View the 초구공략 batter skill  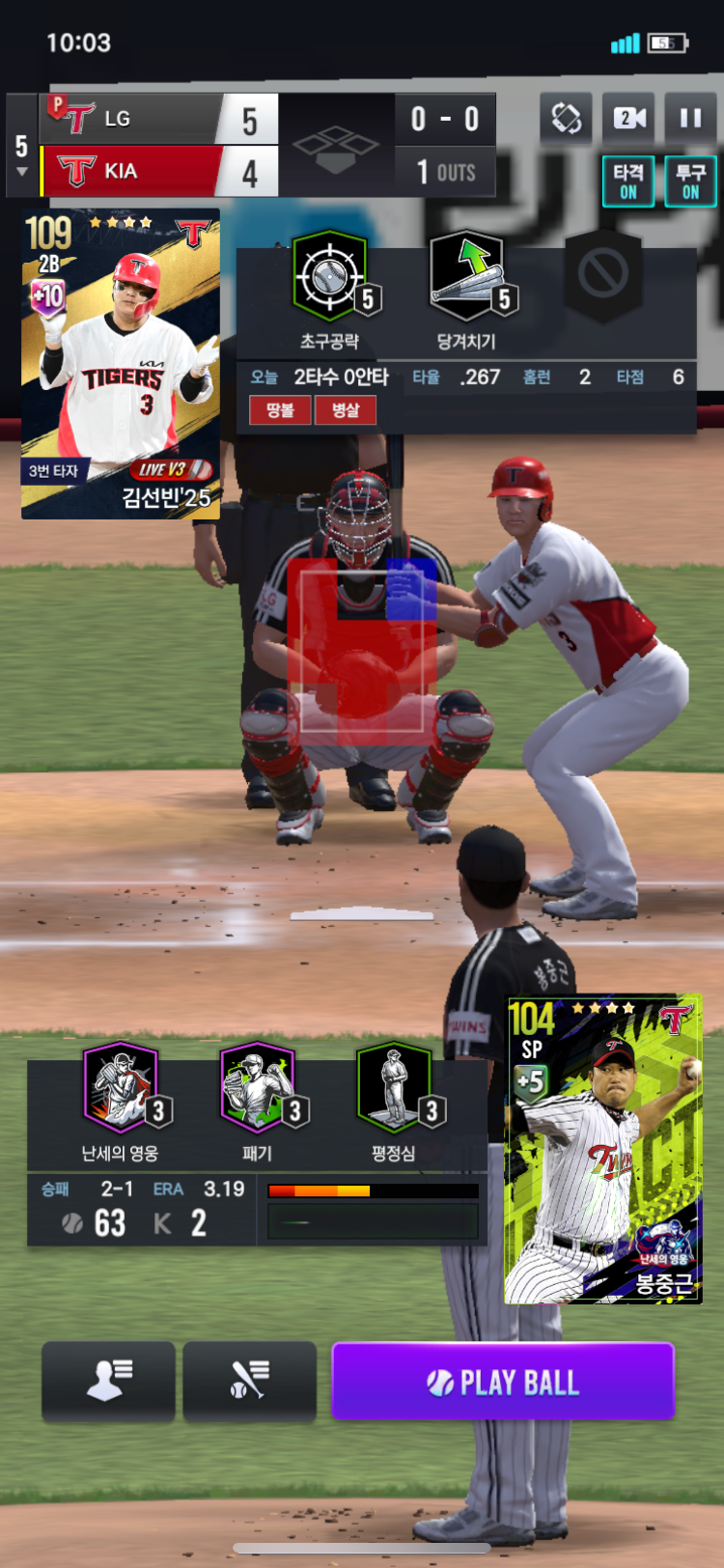330,277
